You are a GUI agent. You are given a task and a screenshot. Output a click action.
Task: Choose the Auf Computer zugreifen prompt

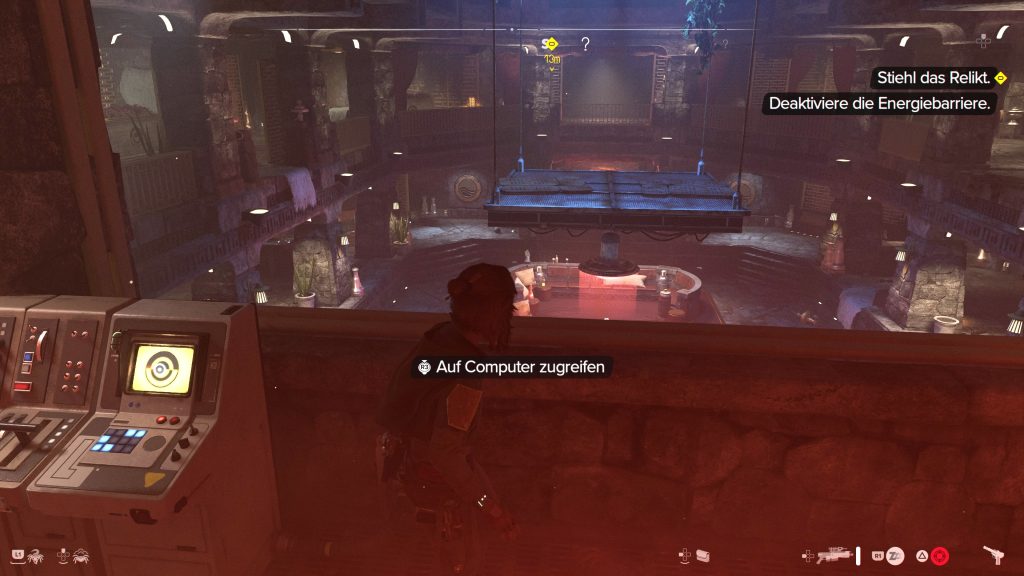pos(510,367)
